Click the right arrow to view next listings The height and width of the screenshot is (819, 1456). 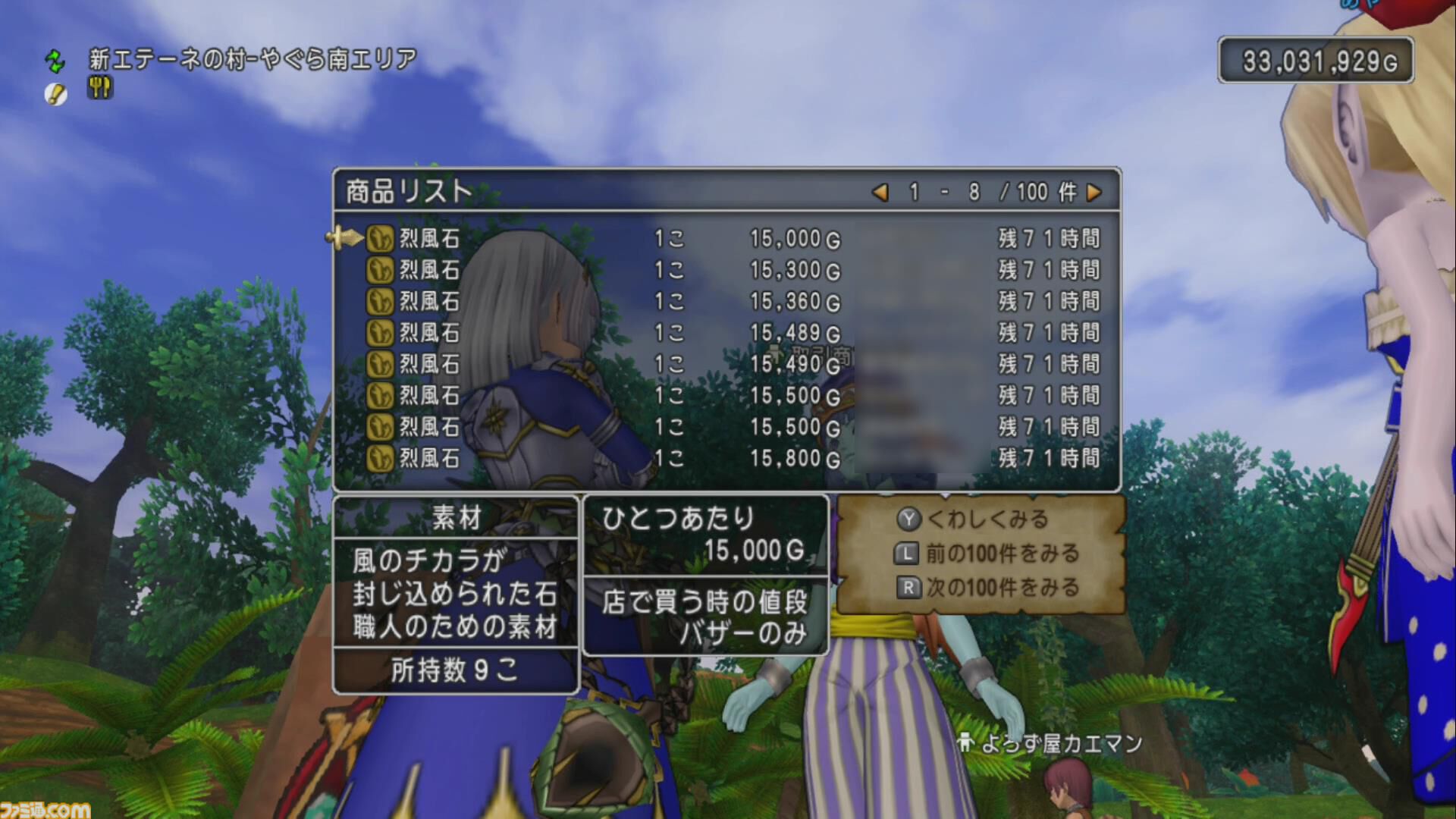[1095, 193]
